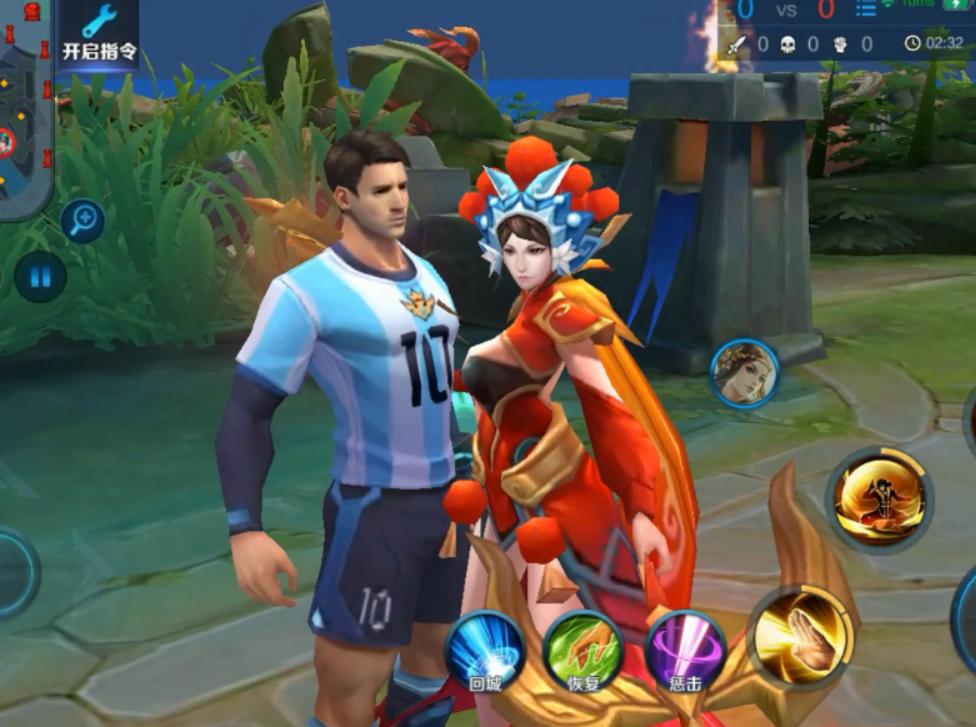Viewport: 976px width, 727px height.
Task: Use the 回城 recall skill
Action: pos(485,650)
